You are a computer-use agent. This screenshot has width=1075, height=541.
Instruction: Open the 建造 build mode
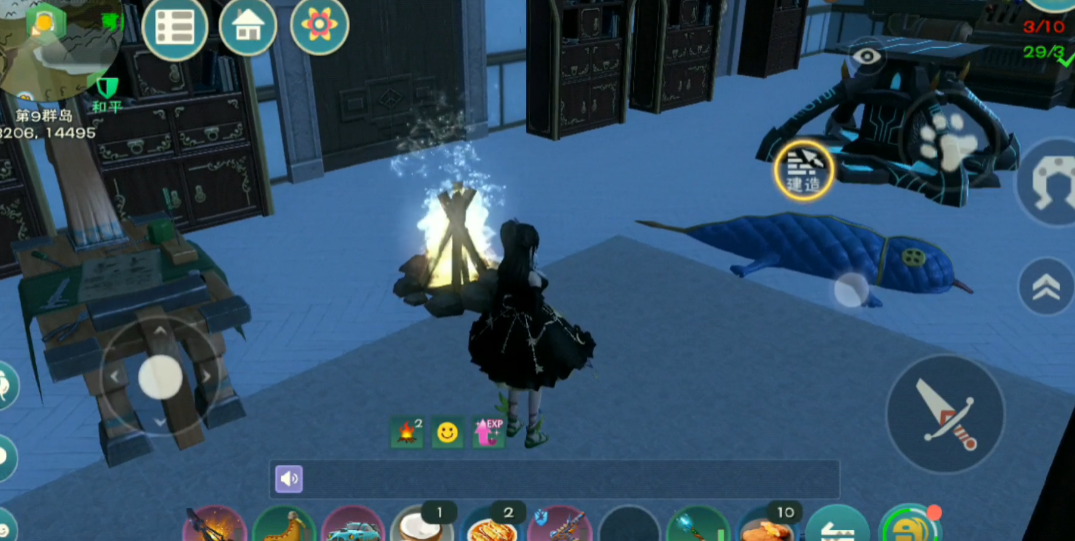[x=804, y=170]
